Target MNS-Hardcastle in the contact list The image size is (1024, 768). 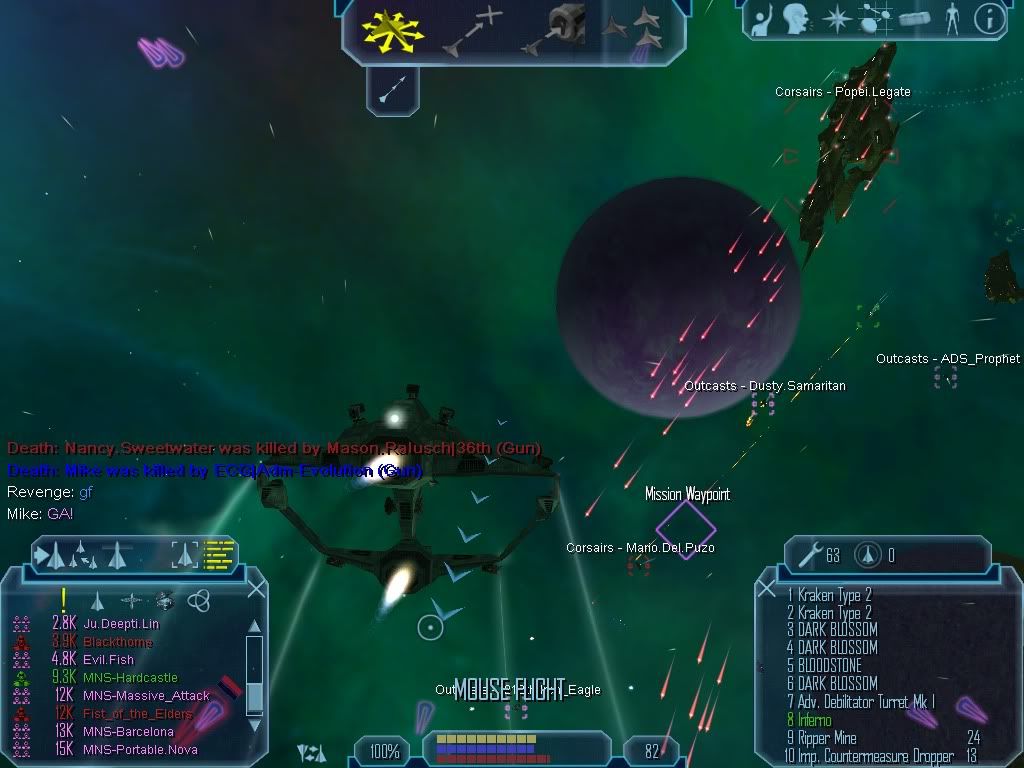tap(130, 678)
